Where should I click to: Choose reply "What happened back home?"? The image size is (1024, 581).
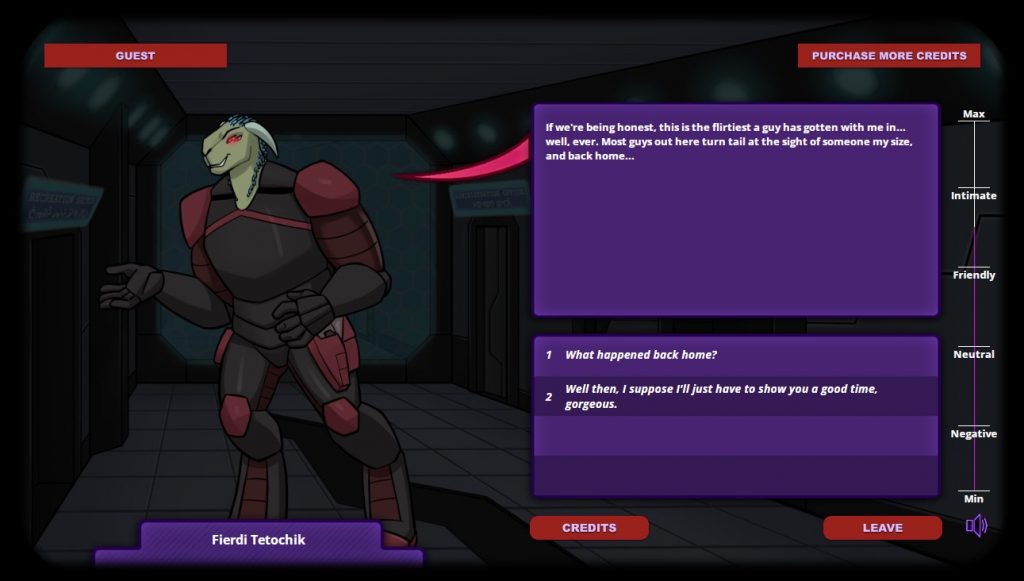point(640,355)
